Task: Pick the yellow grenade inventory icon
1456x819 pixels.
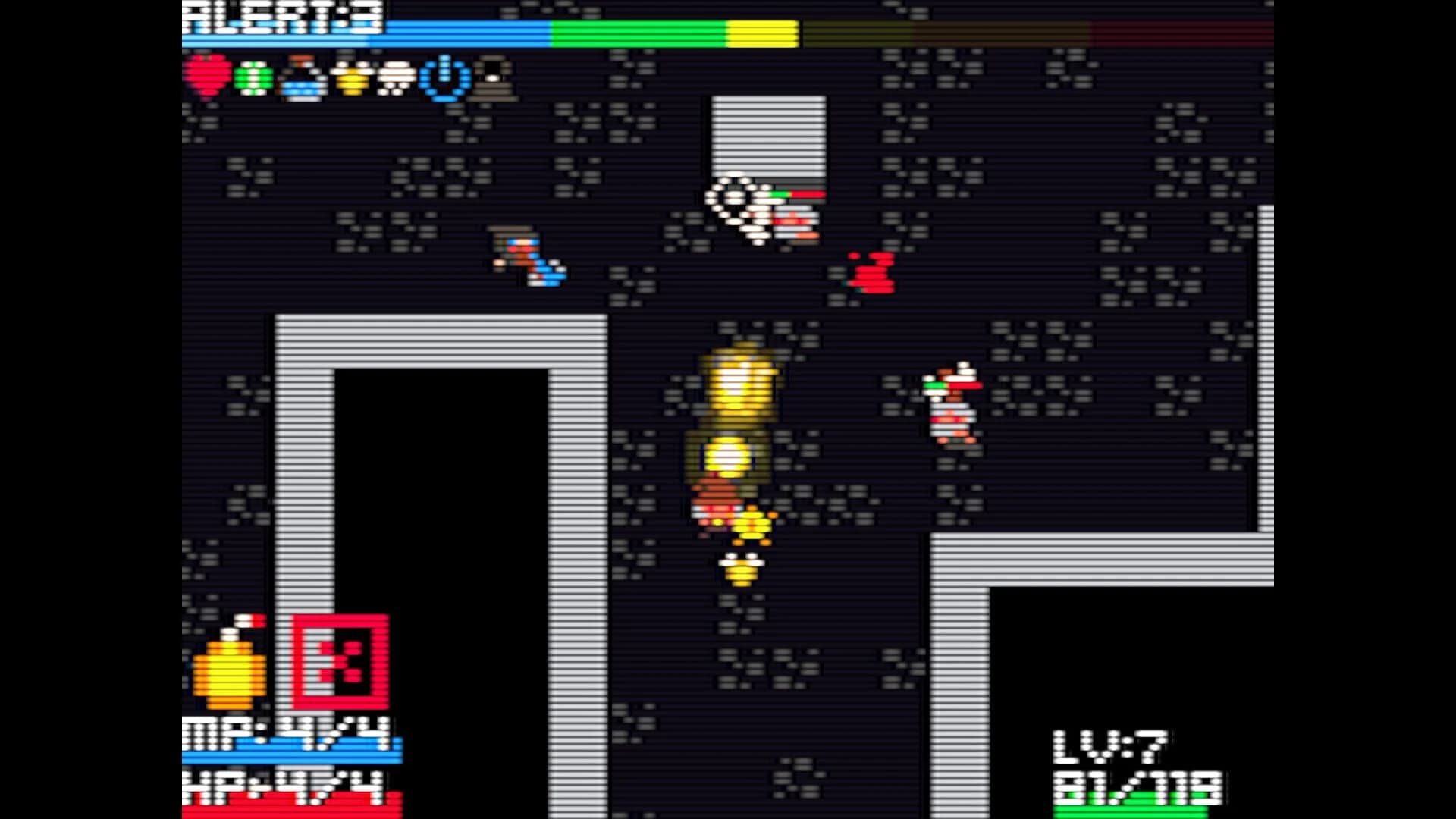Action: tap(353, 76)
